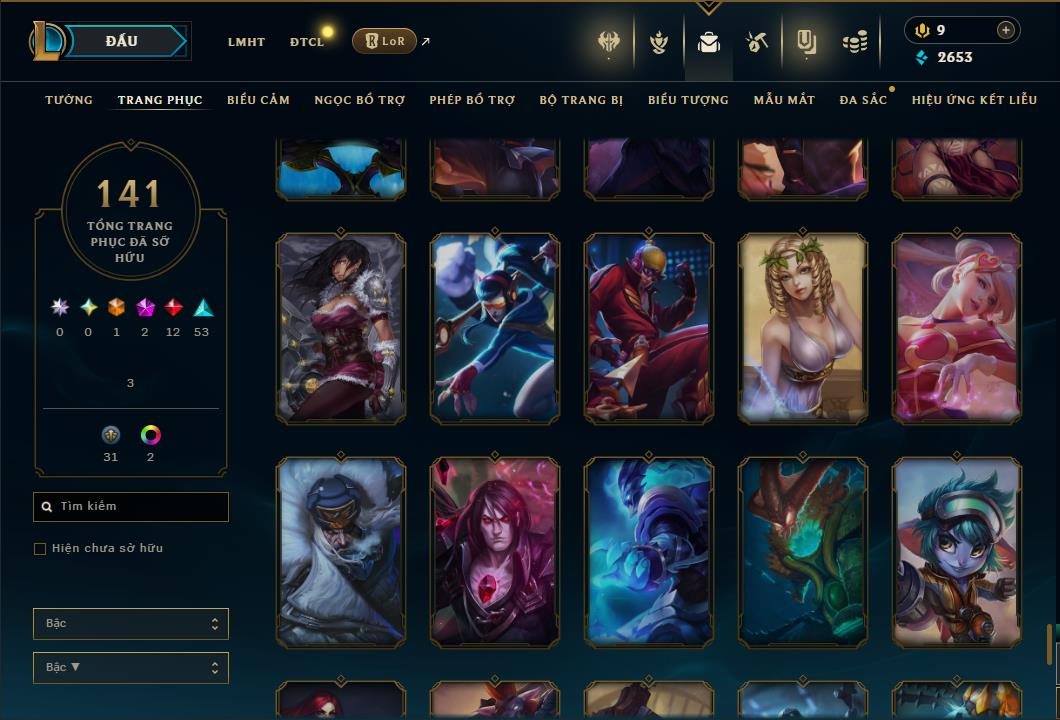Screen dimensions: 1060x720
Task: Open the collection briefcase icon in top bar
Action: [x=709, y=42]
